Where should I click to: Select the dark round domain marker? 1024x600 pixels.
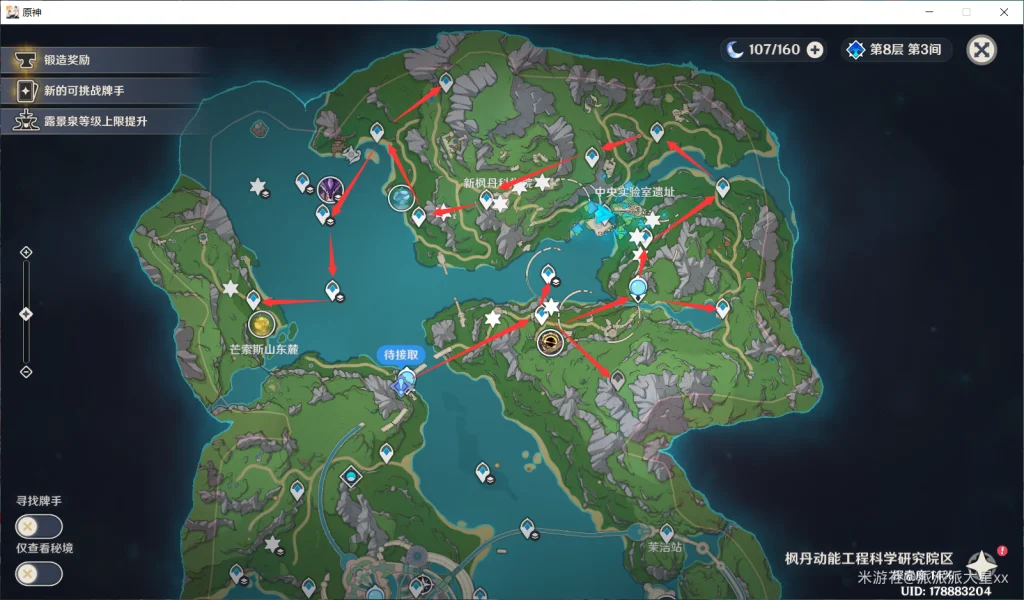tap(549, 343)
